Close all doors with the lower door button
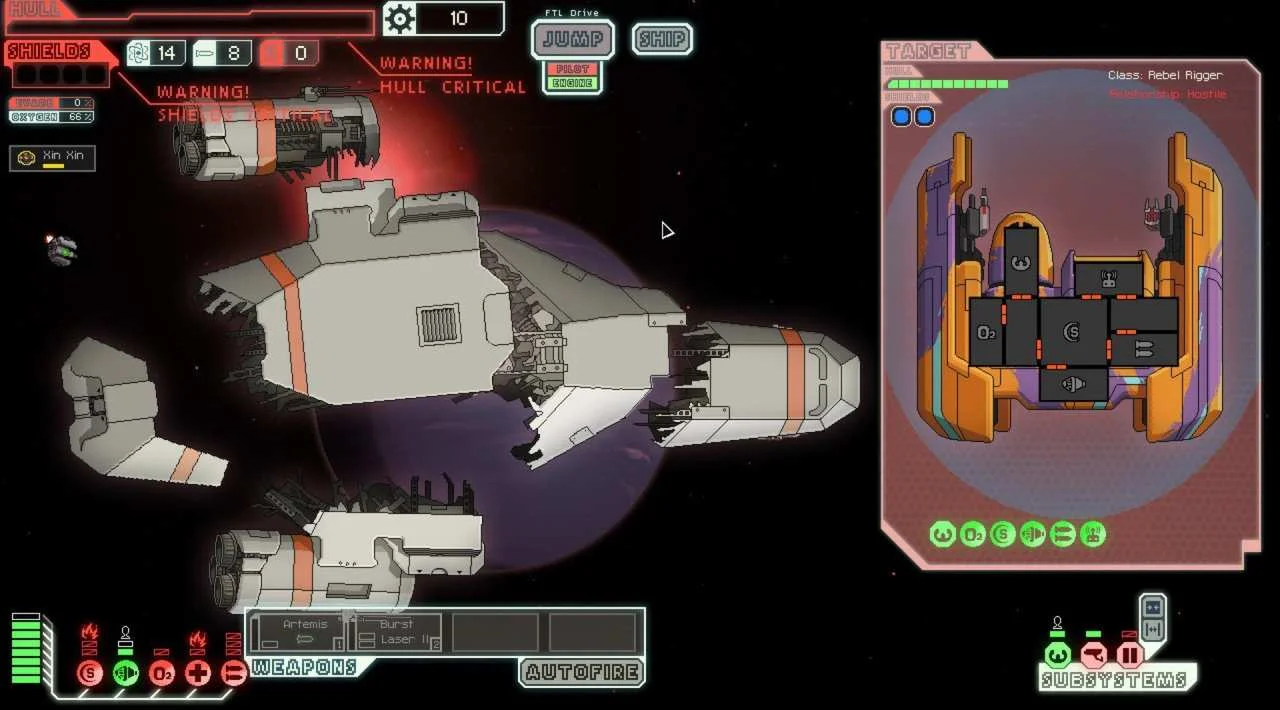 pos(1152,628)
